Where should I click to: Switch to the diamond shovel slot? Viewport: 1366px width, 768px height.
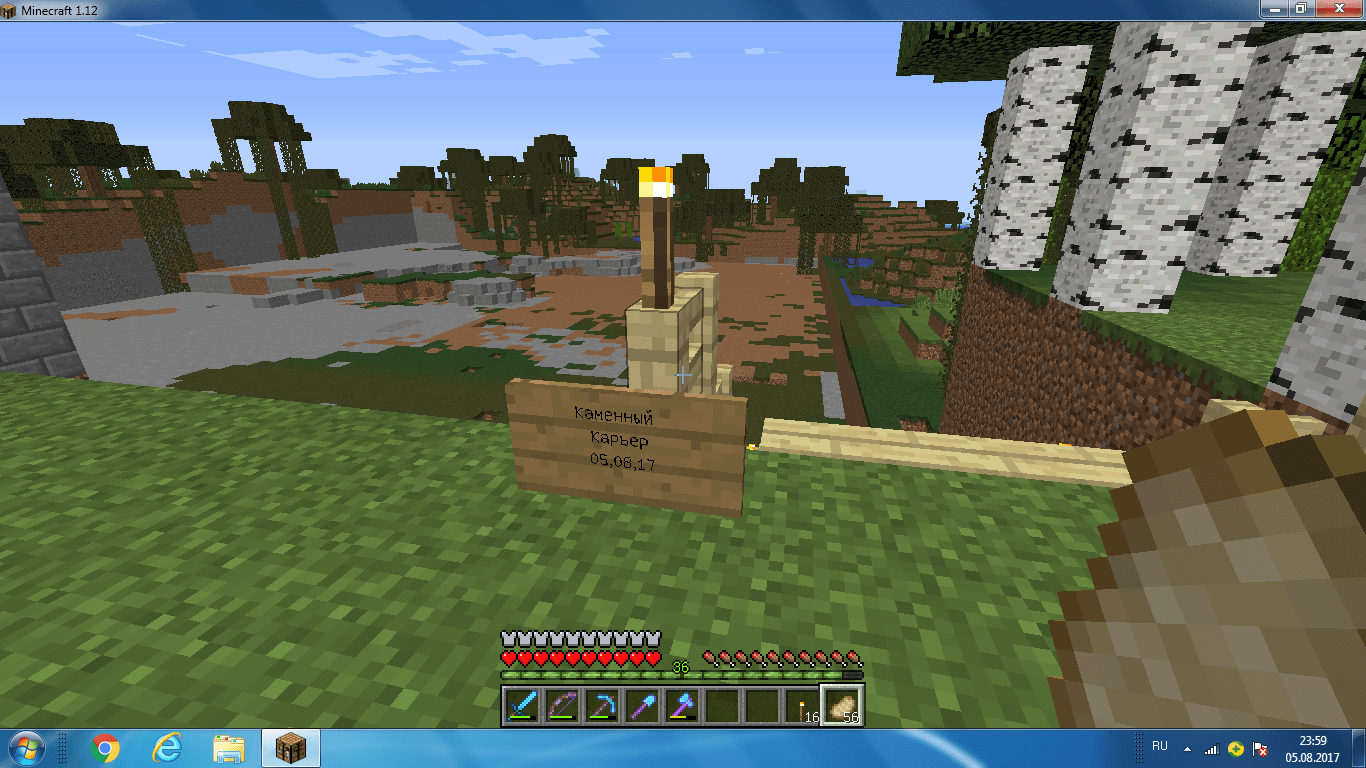[x=643, y=705]
